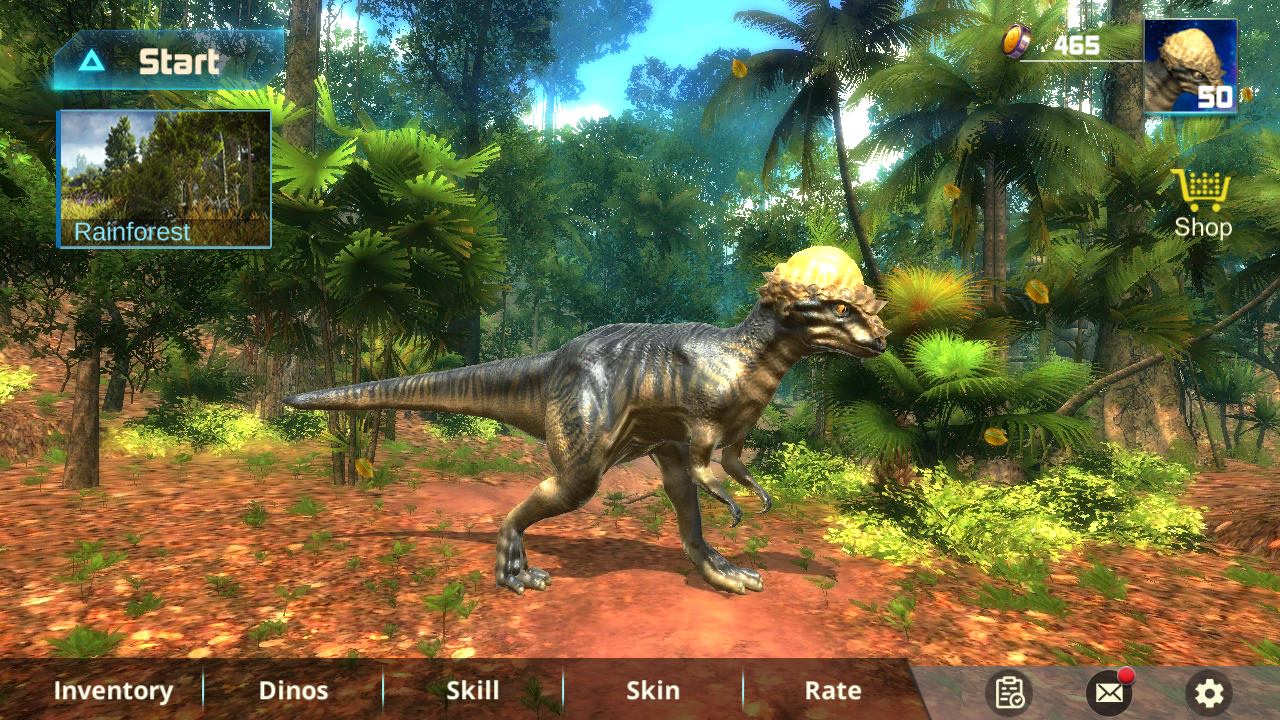Switch to the Dinos tab
The width and height of the screenshot is (1280, 720).
294,690
